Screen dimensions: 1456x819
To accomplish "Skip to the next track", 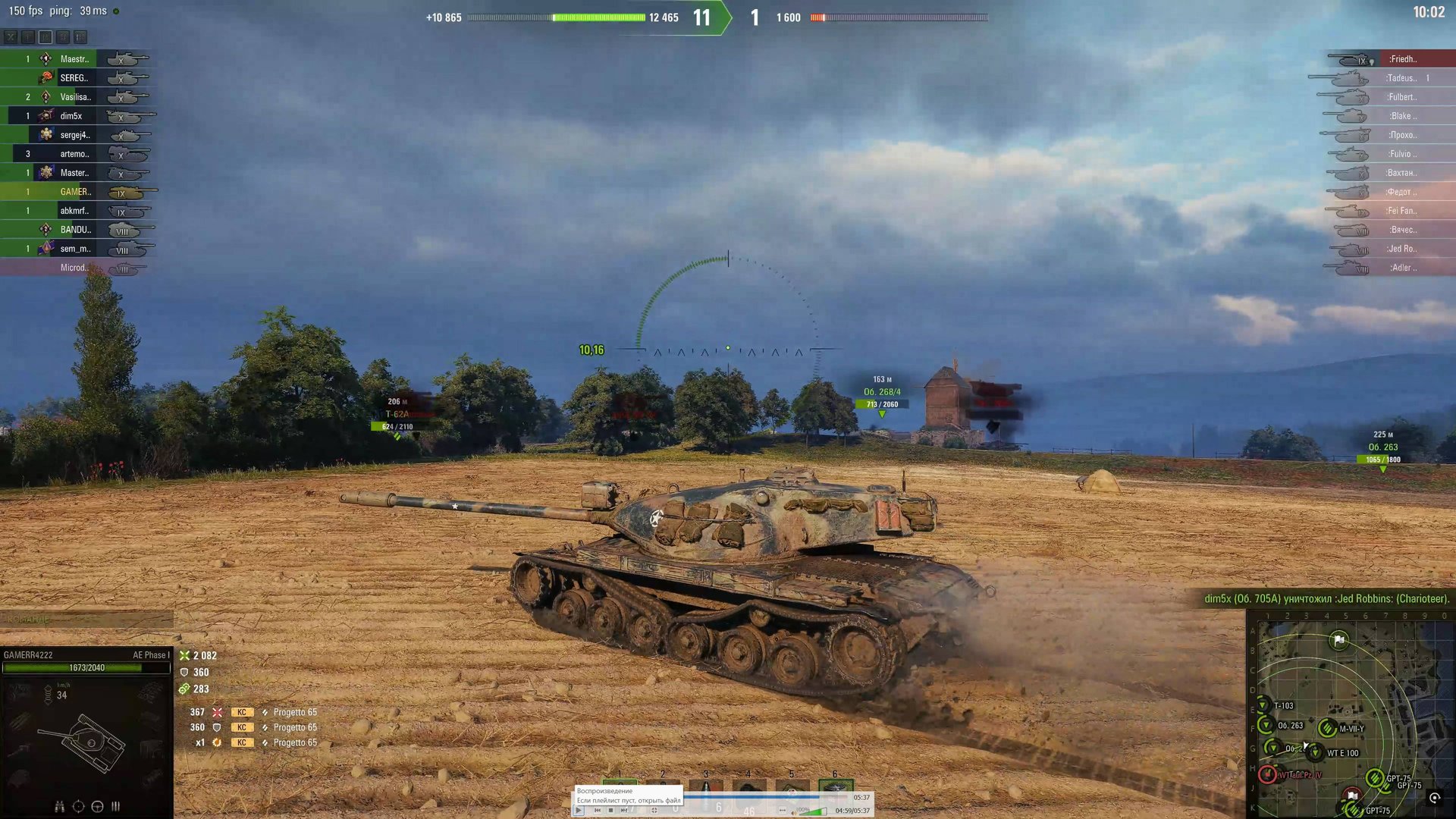I will tap(624, 811).
